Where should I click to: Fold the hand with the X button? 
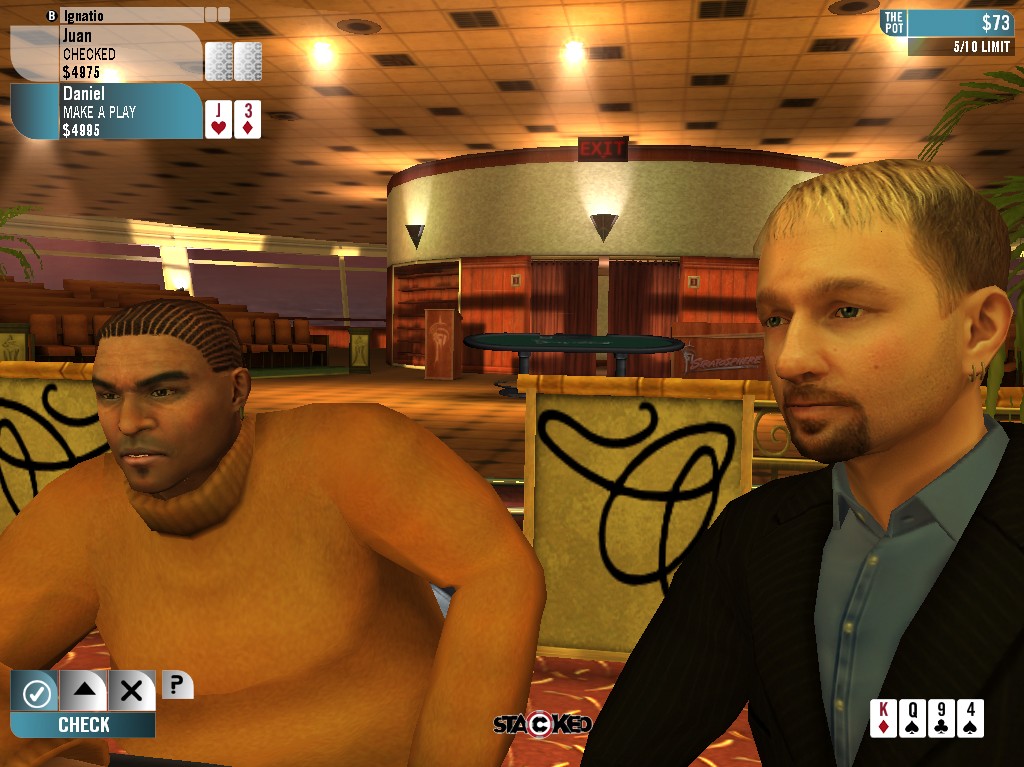point(131,690)
